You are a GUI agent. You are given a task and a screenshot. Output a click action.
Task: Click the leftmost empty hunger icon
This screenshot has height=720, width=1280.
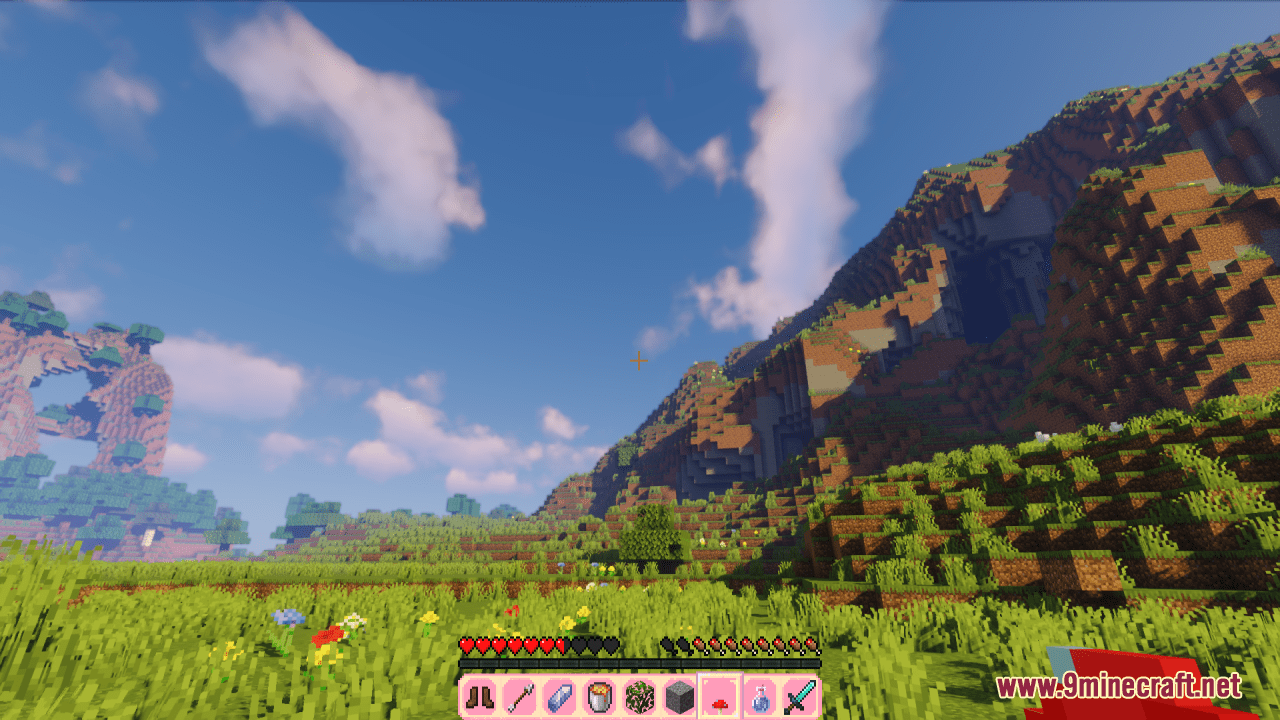click(x=667, y=644)
